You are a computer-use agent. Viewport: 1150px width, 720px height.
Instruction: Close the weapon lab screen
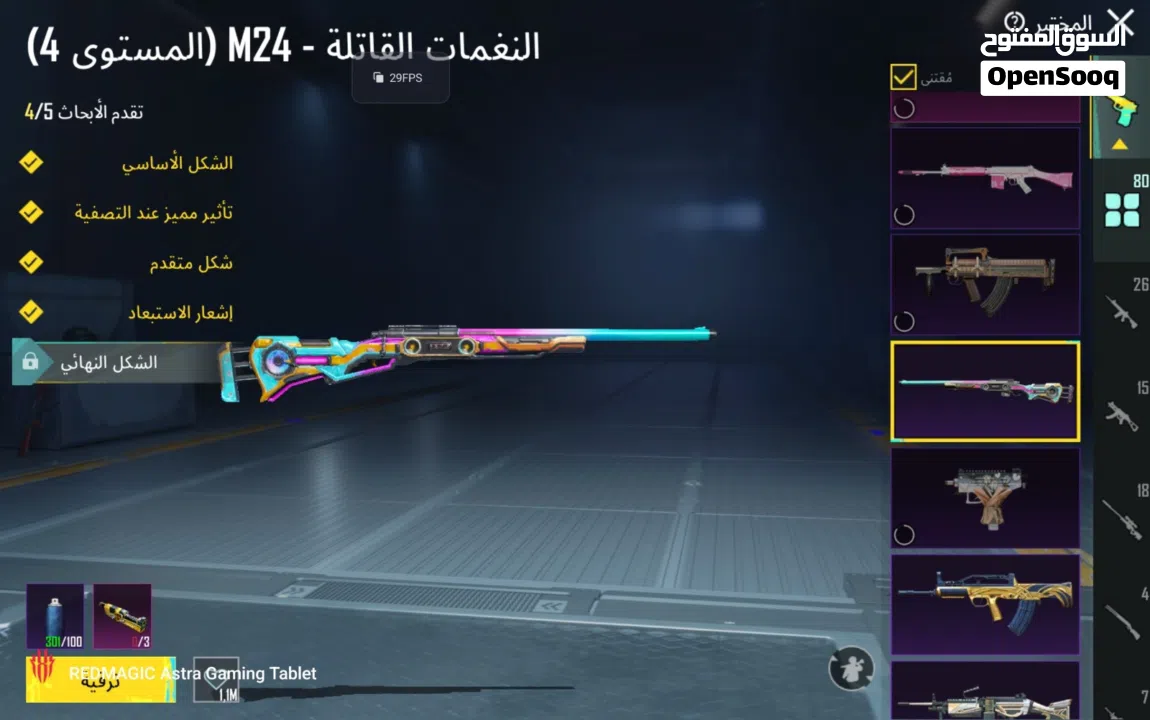click(x=1121, y=24)
